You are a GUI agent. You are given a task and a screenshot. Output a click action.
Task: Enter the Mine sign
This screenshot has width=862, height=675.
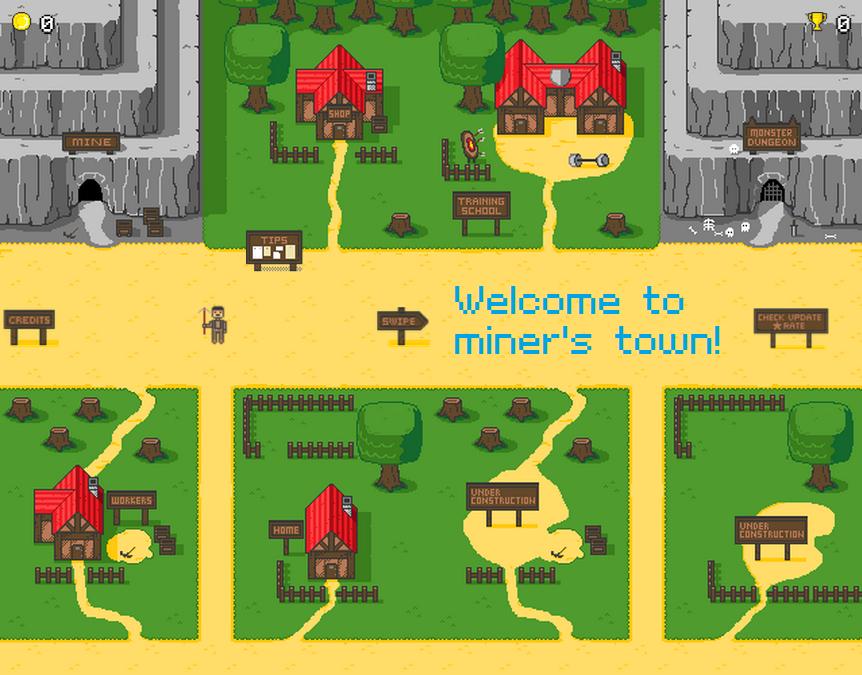click(x=91, y=142)
